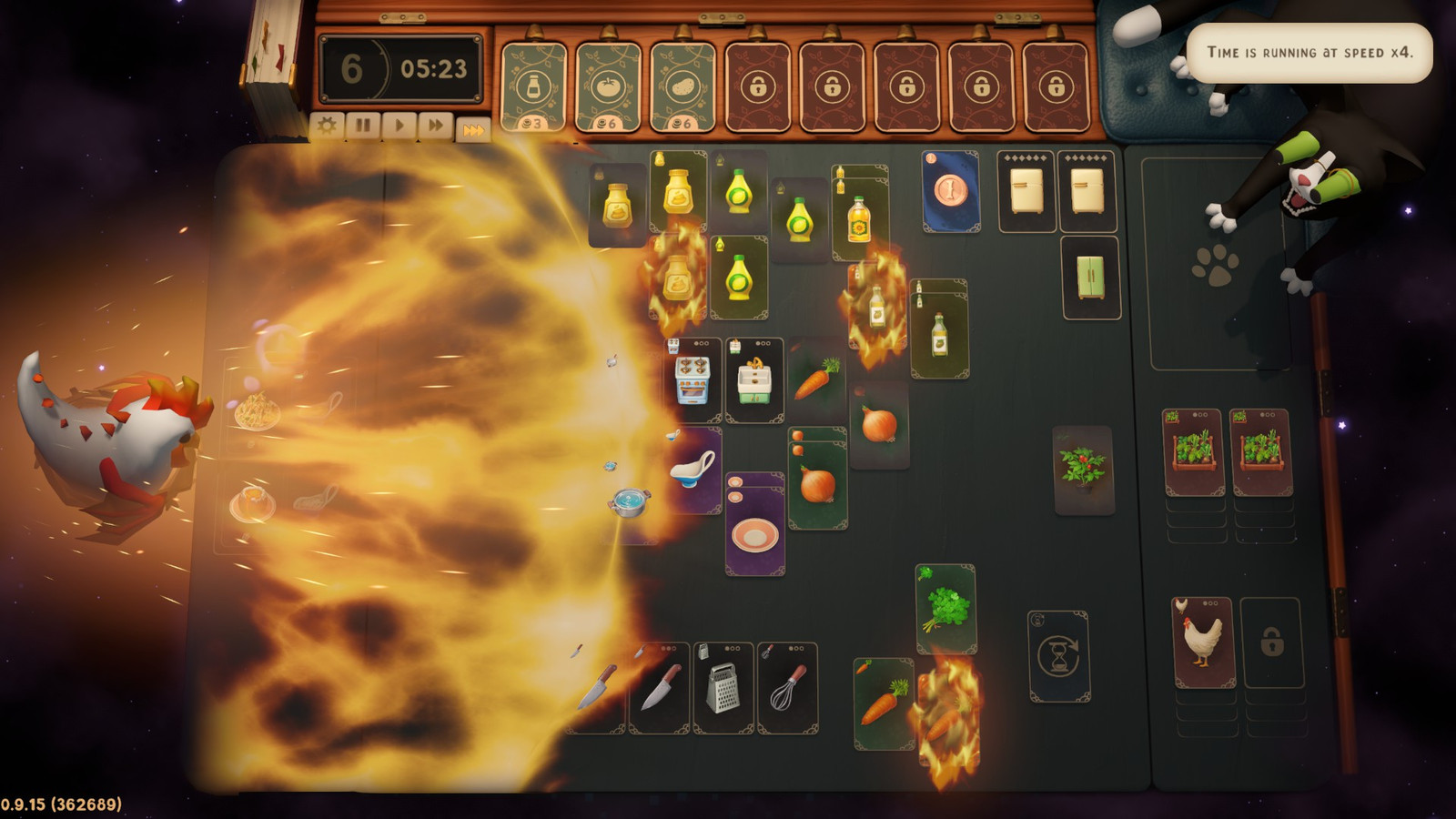Select the kitchen sink card
Screen dimensions: 1456x819
(753, 378)
